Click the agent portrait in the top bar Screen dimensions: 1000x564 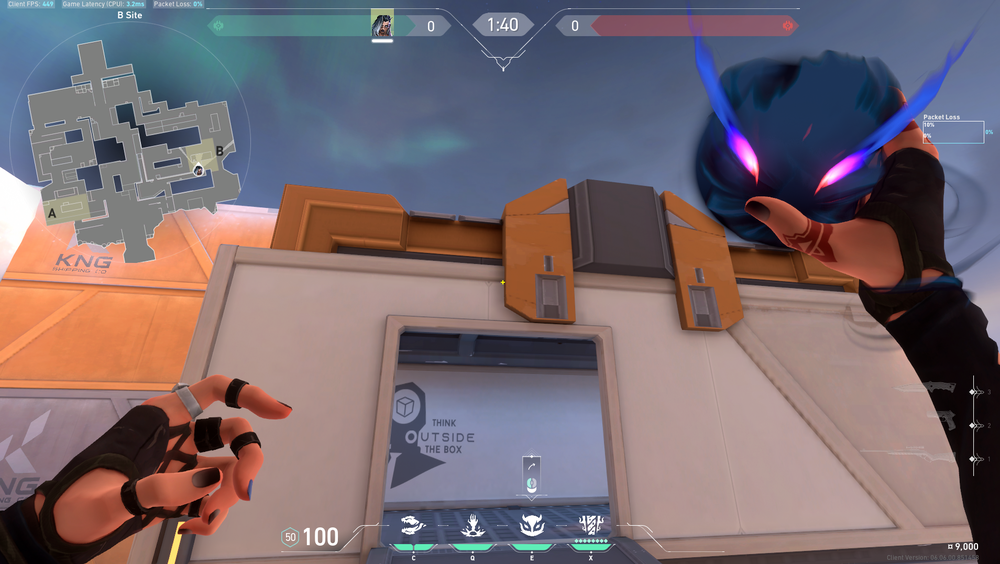(382, 23)
